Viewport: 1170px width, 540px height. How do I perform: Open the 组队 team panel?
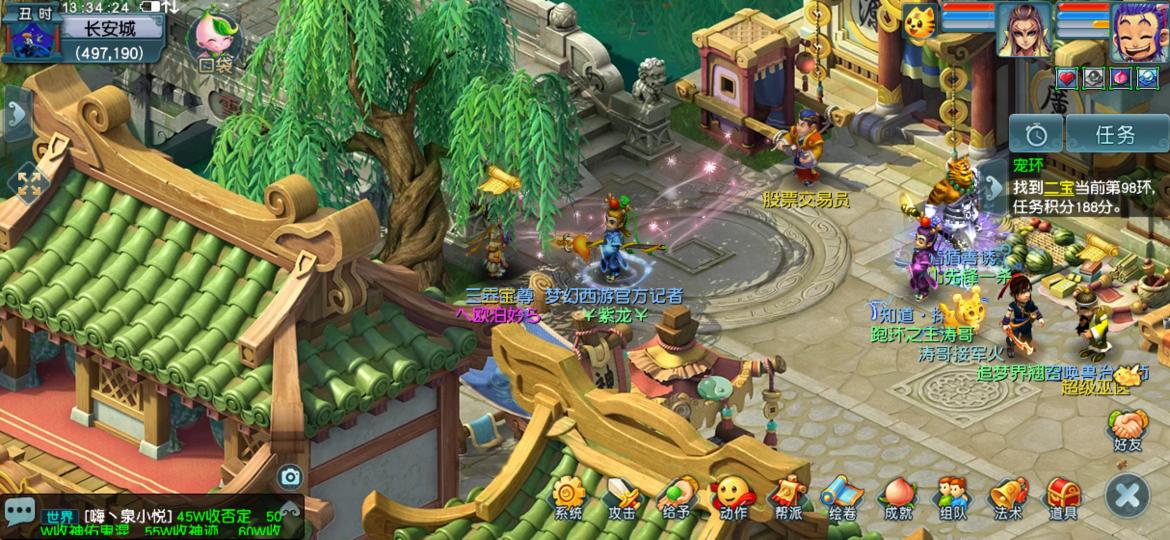pyautogui.click(x=952, y=497)
